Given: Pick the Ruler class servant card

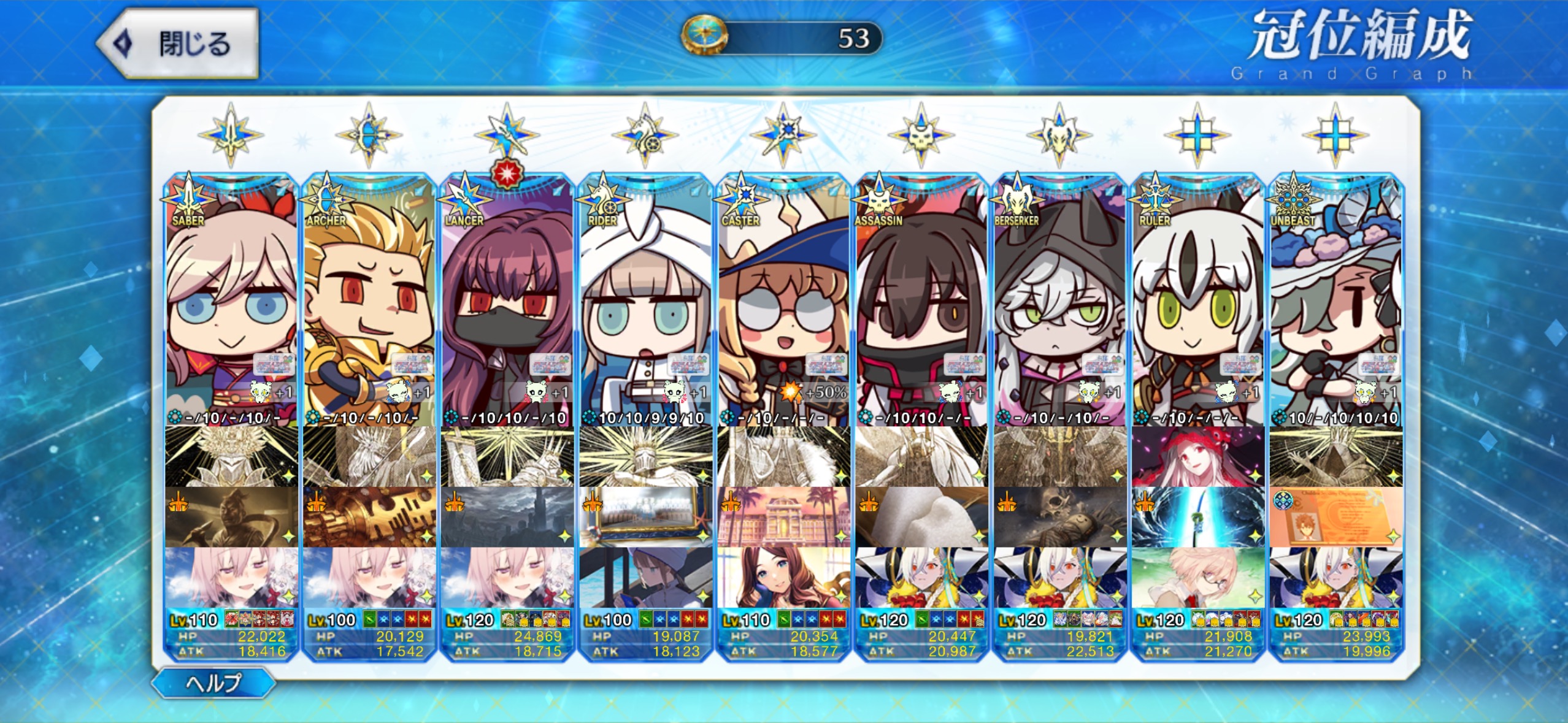Looking at the screenshot, I should tap(1197, 307).
